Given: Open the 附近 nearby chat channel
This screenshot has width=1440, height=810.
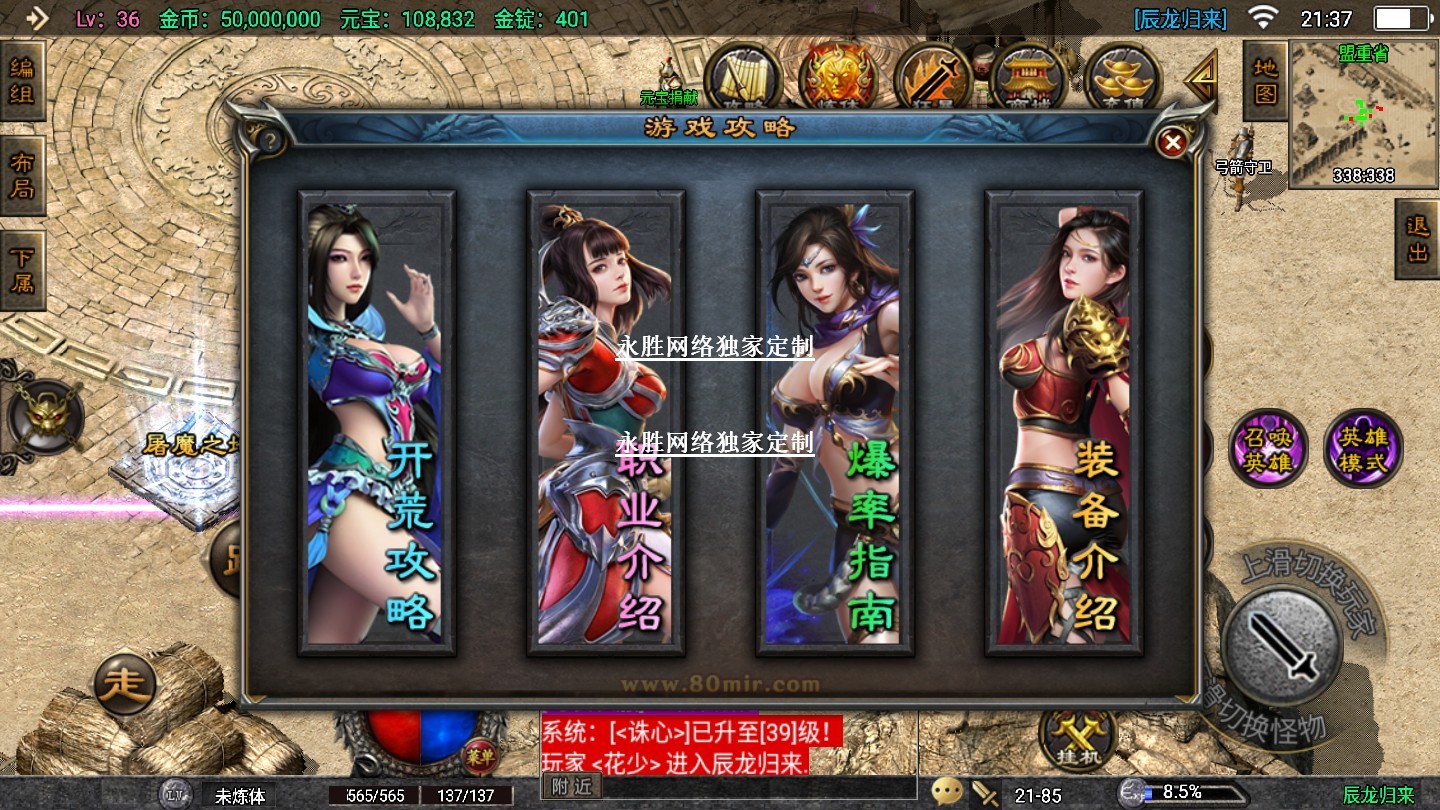Looking at the screenshot, I should (572, 787).
